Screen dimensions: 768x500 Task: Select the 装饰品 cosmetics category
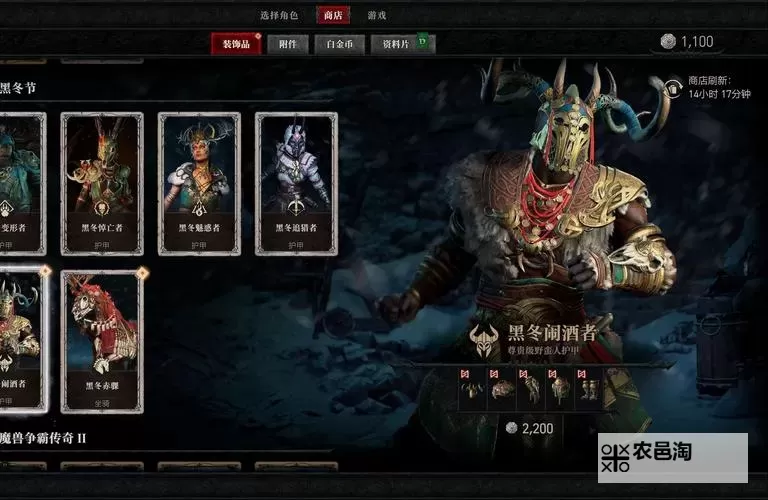235,44
